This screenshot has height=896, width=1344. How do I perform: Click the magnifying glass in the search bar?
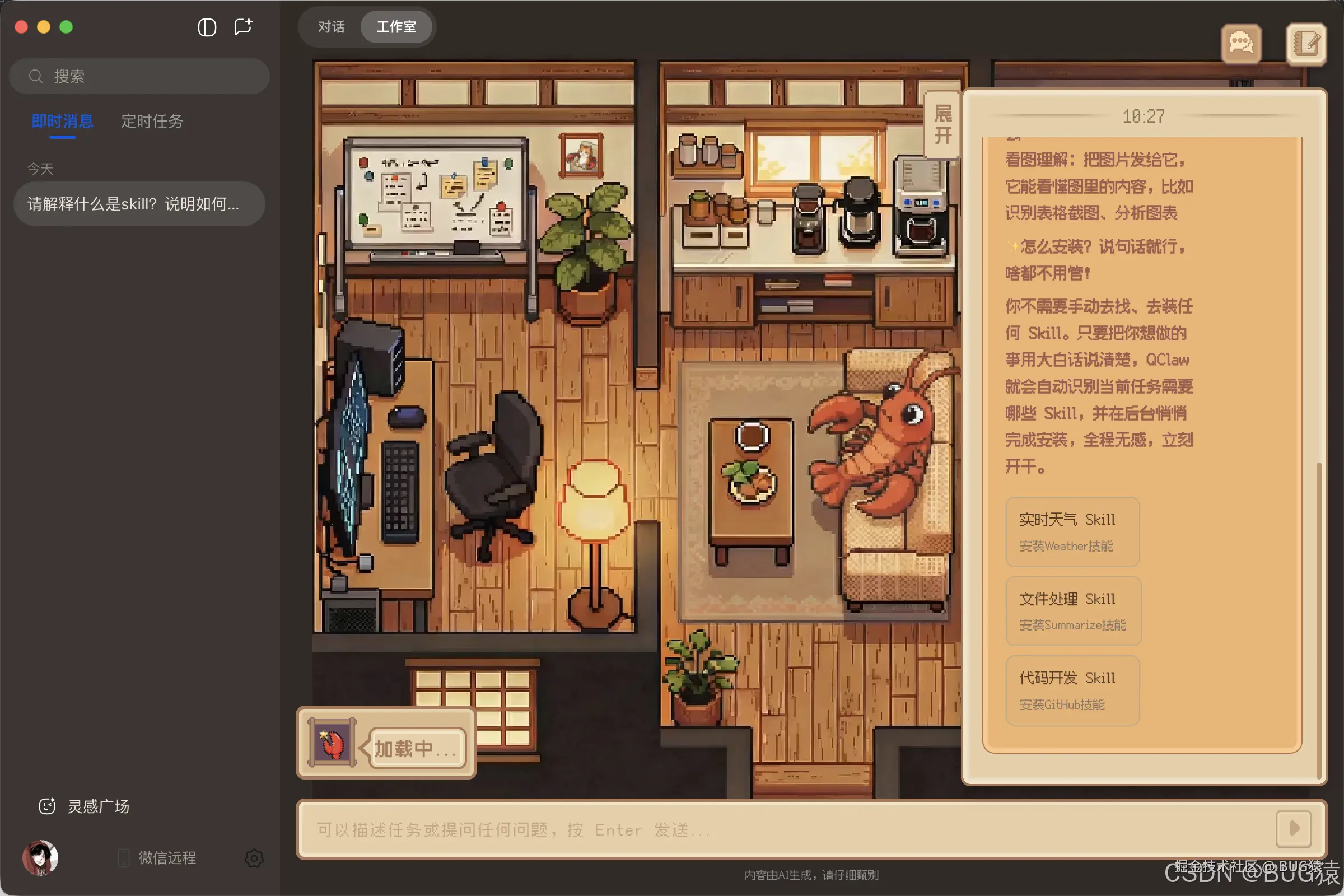point(36,76)
